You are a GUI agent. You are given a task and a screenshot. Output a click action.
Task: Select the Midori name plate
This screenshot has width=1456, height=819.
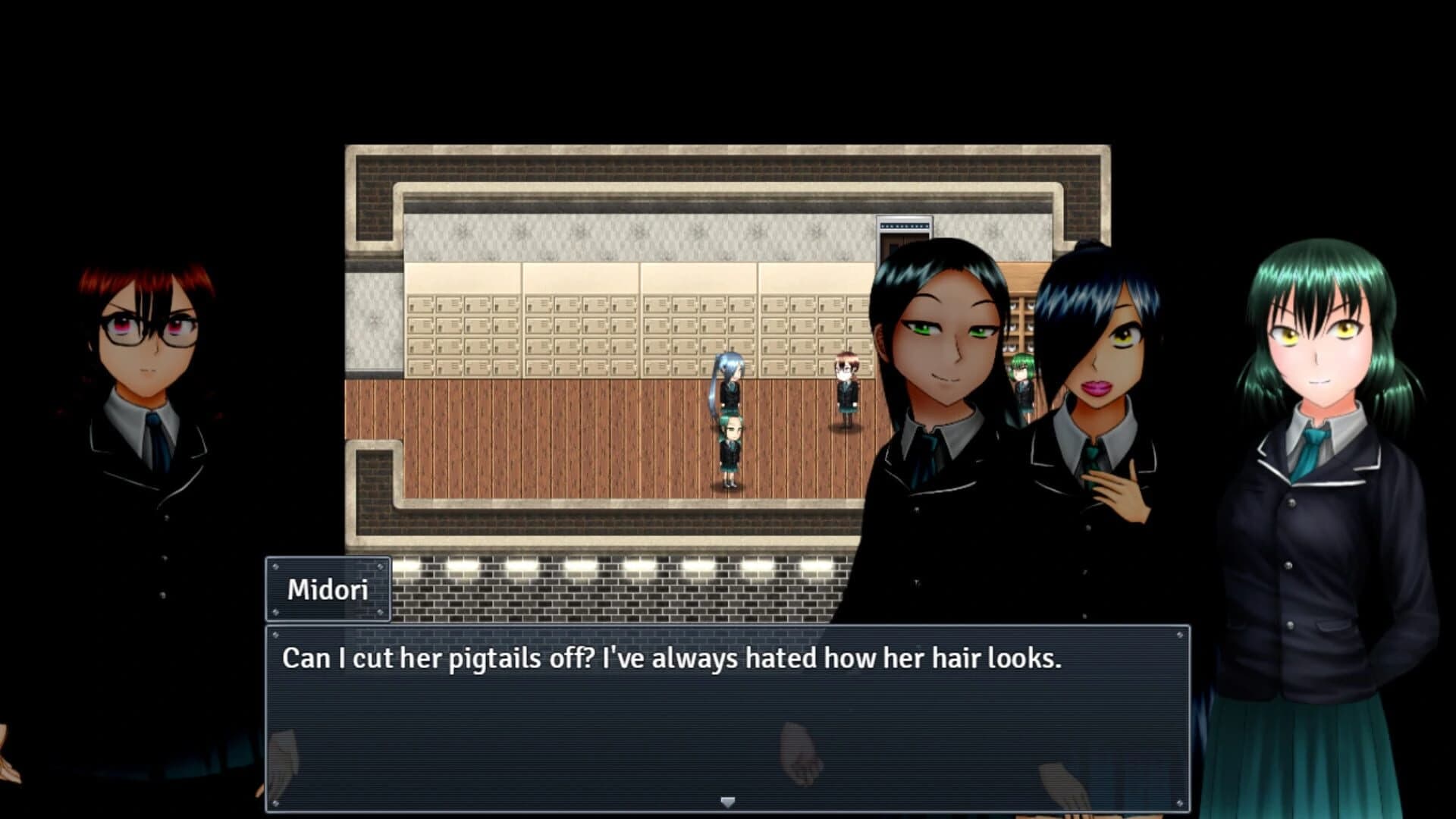pyautogui.click(x=326, y=590)
